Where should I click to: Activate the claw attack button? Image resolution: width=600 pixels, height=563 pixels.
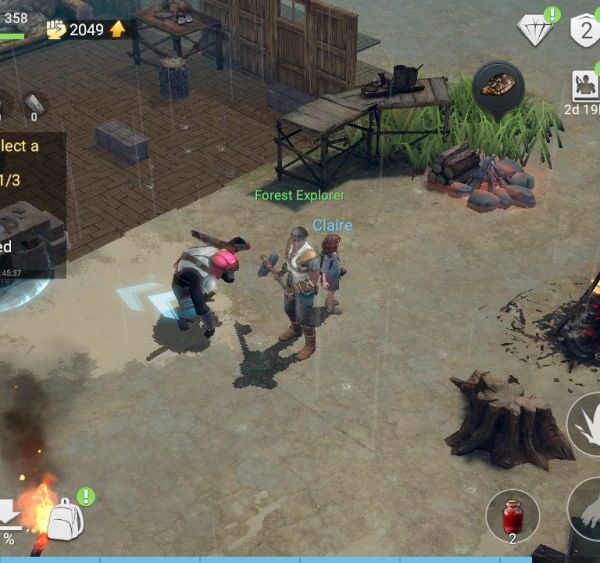587,425
